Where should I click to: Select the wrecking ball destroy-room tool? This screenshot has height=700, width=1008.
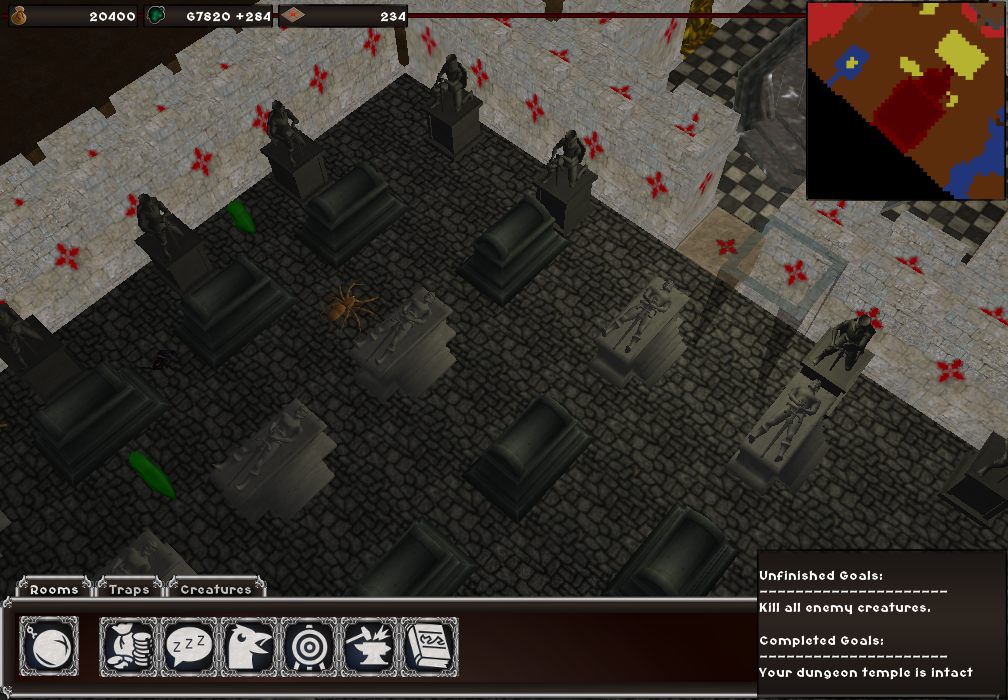tap(49, 646)
